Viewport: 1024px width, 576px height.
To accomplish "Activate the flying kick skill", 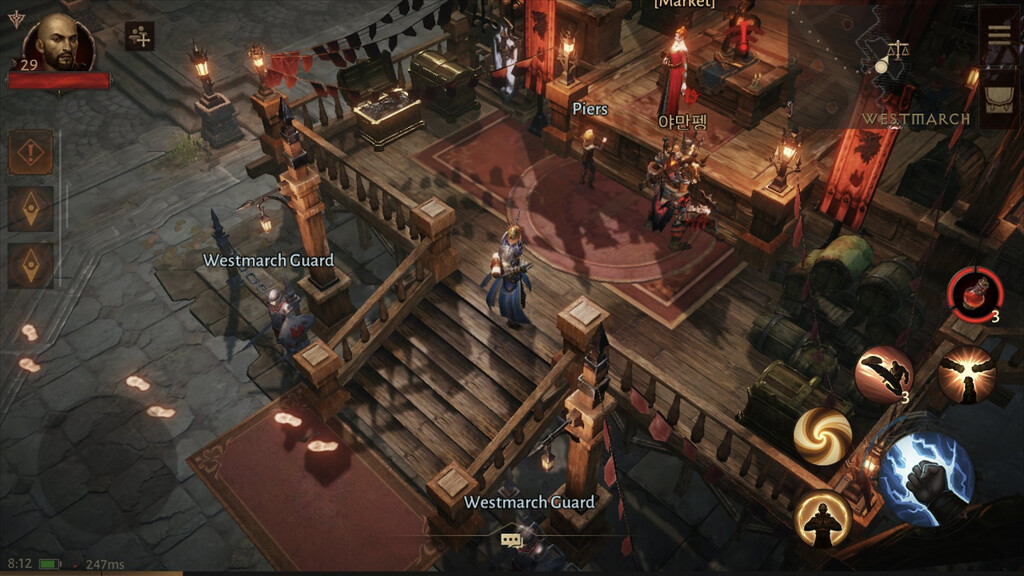I will pos(883,374).
